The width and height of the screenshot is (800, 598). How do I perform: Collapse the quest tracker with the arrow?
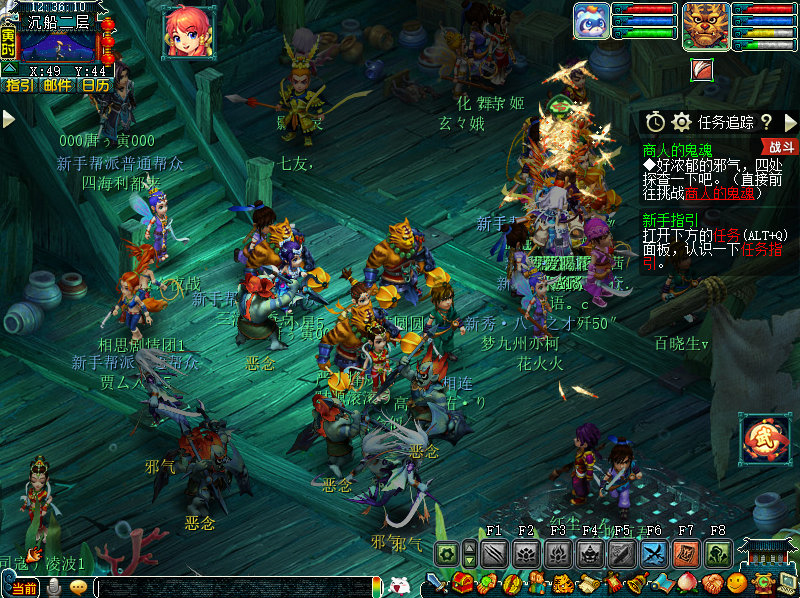click(790, 122)
